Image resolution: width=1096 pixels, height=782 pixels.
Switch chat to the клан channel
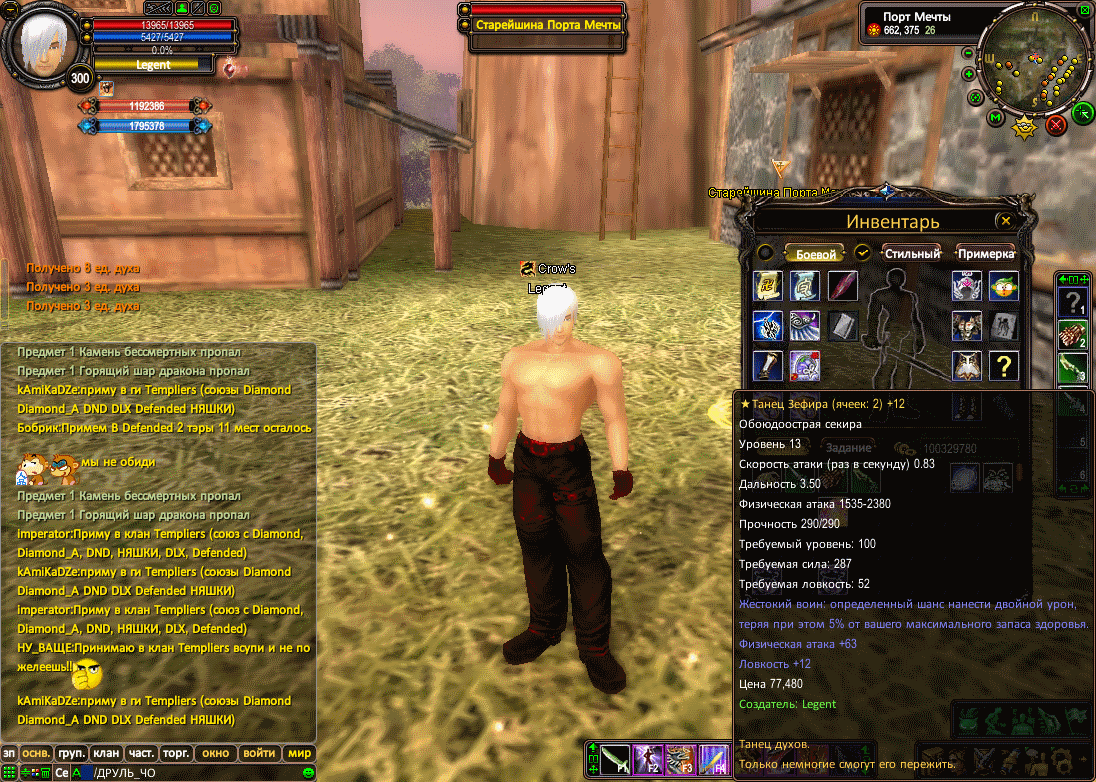click(x=106, y=753)
